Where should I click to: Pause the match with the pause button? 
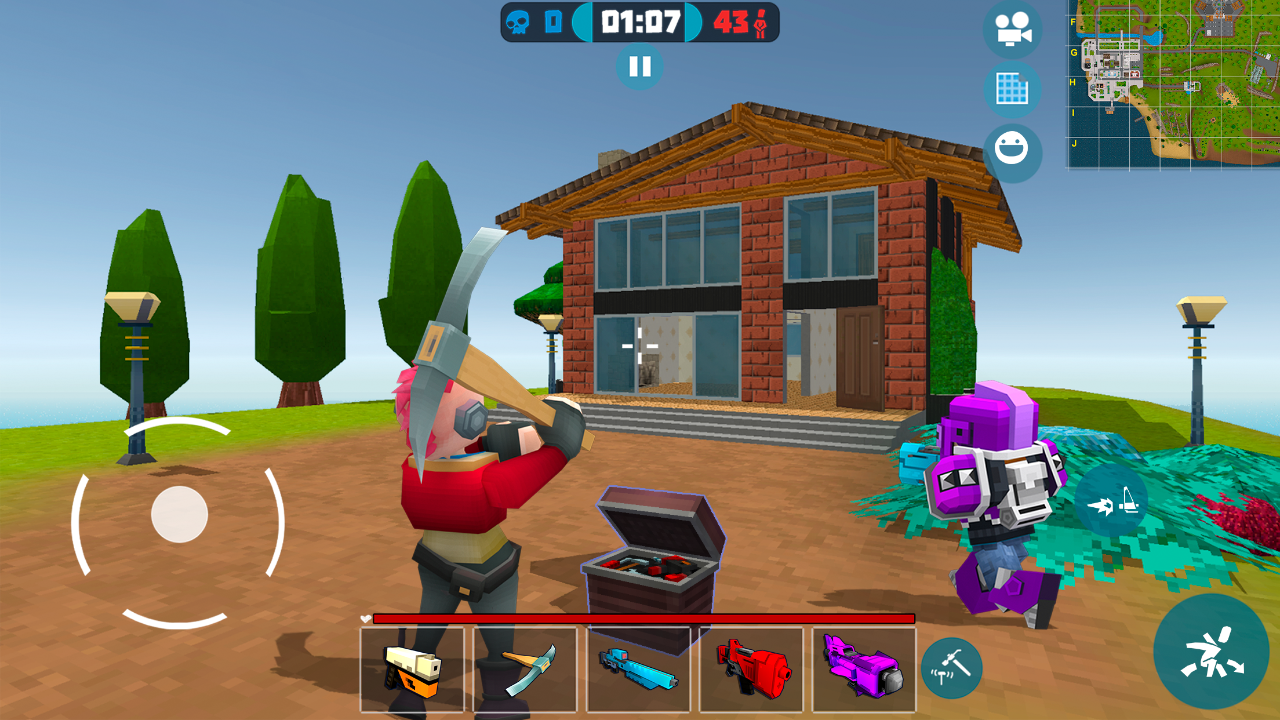pos(640,68)
